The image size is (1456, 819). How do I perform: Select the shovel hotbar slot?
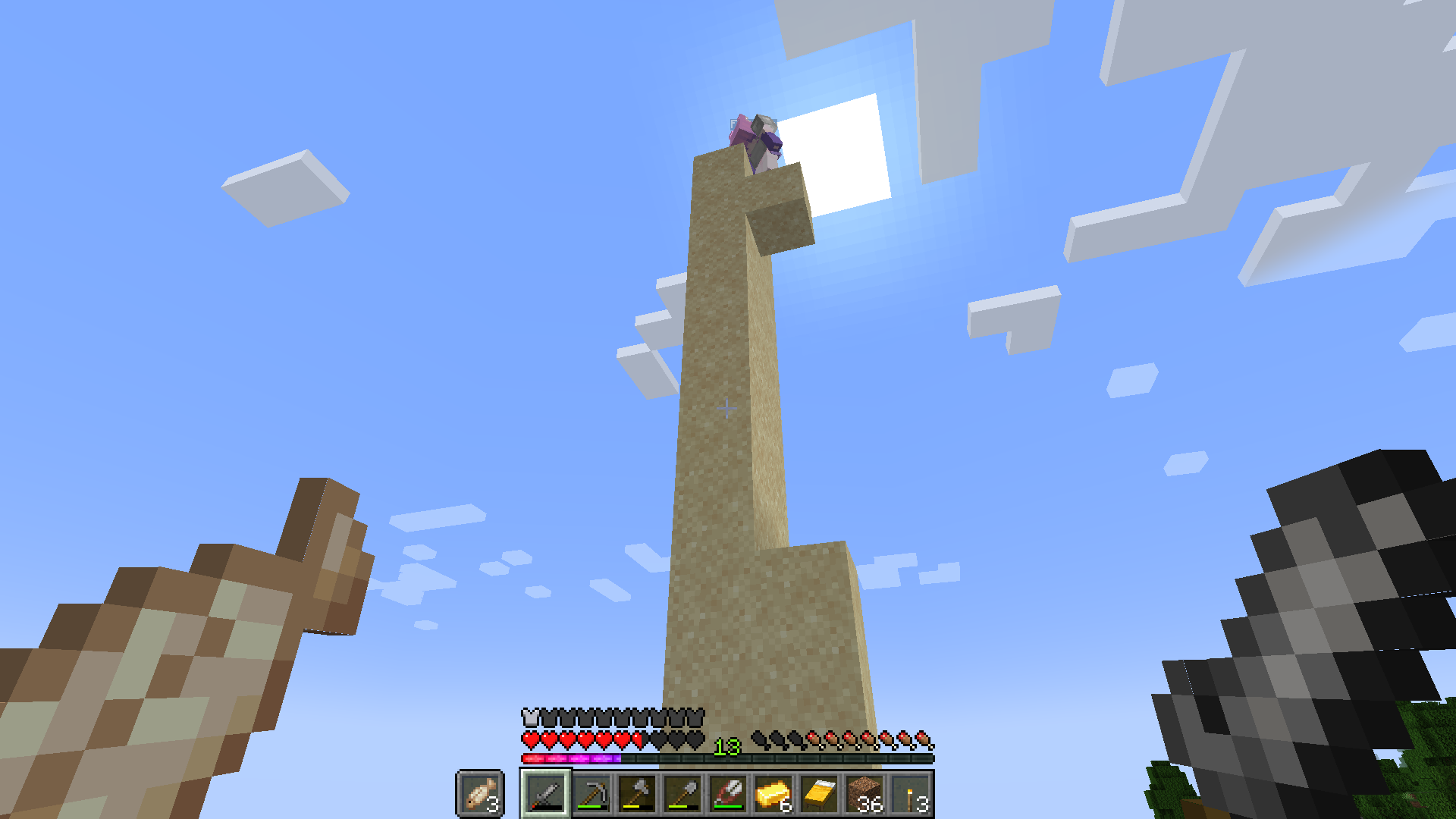[682, 794]
